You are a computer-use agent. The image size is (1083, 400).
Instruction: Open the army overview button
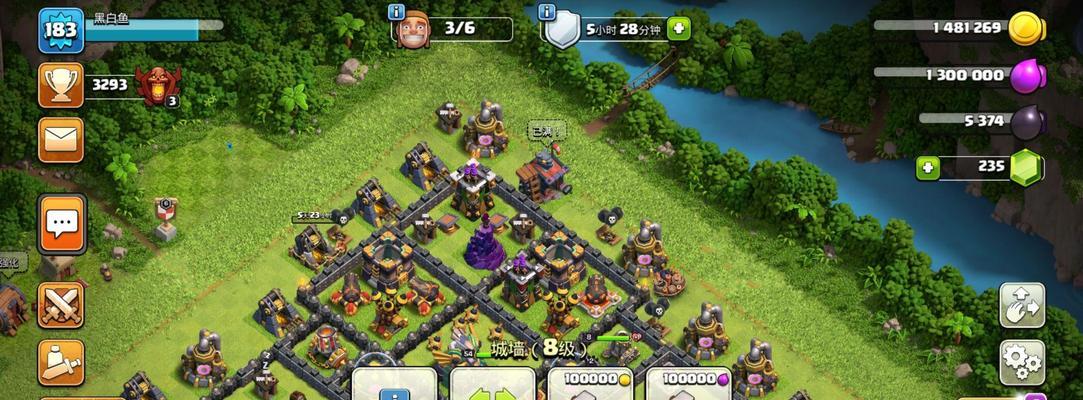(61, 362)
